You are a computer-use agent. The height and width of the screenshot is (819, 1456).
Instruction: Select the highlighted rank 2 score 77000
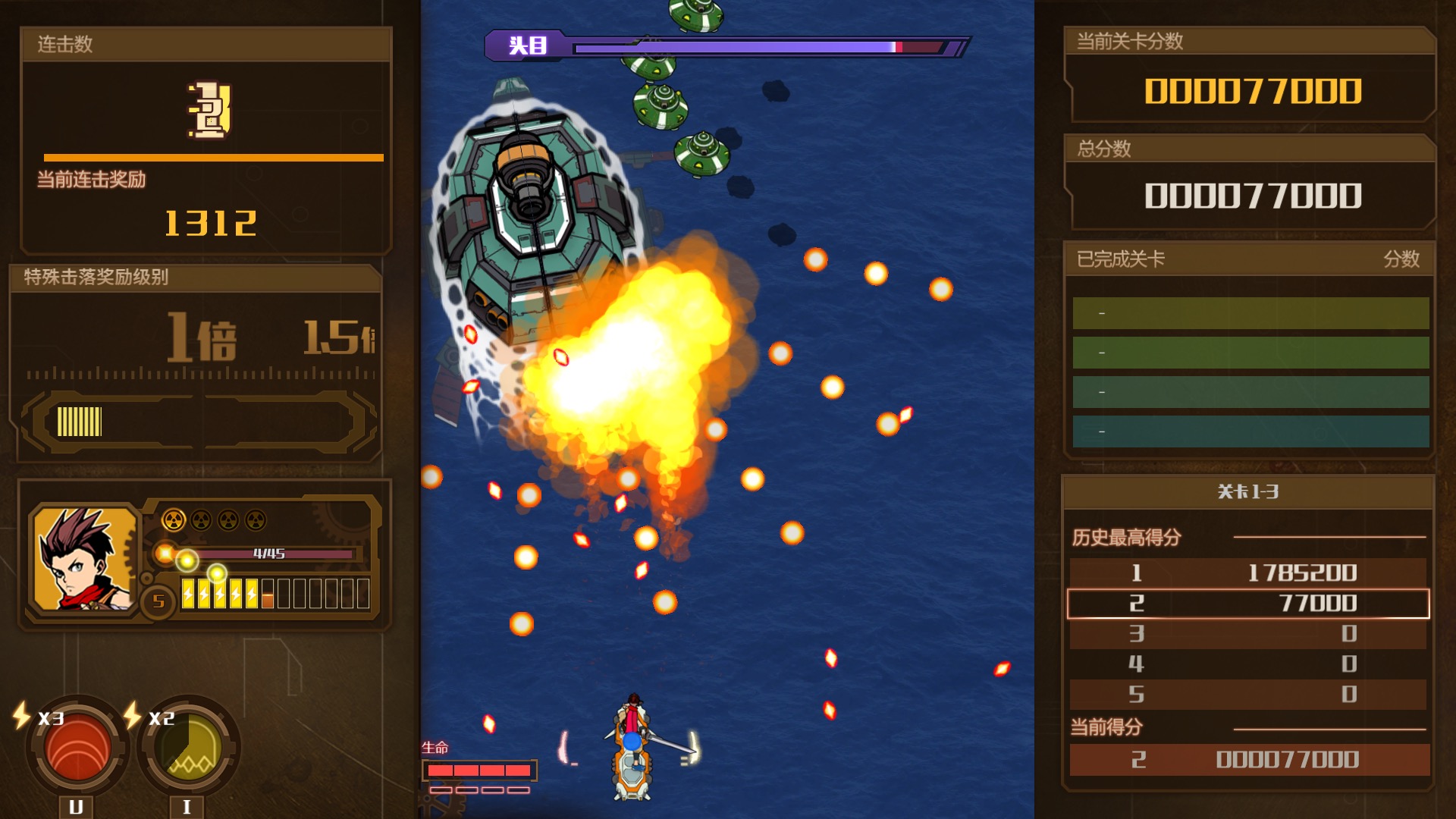tap(1246, 603)
